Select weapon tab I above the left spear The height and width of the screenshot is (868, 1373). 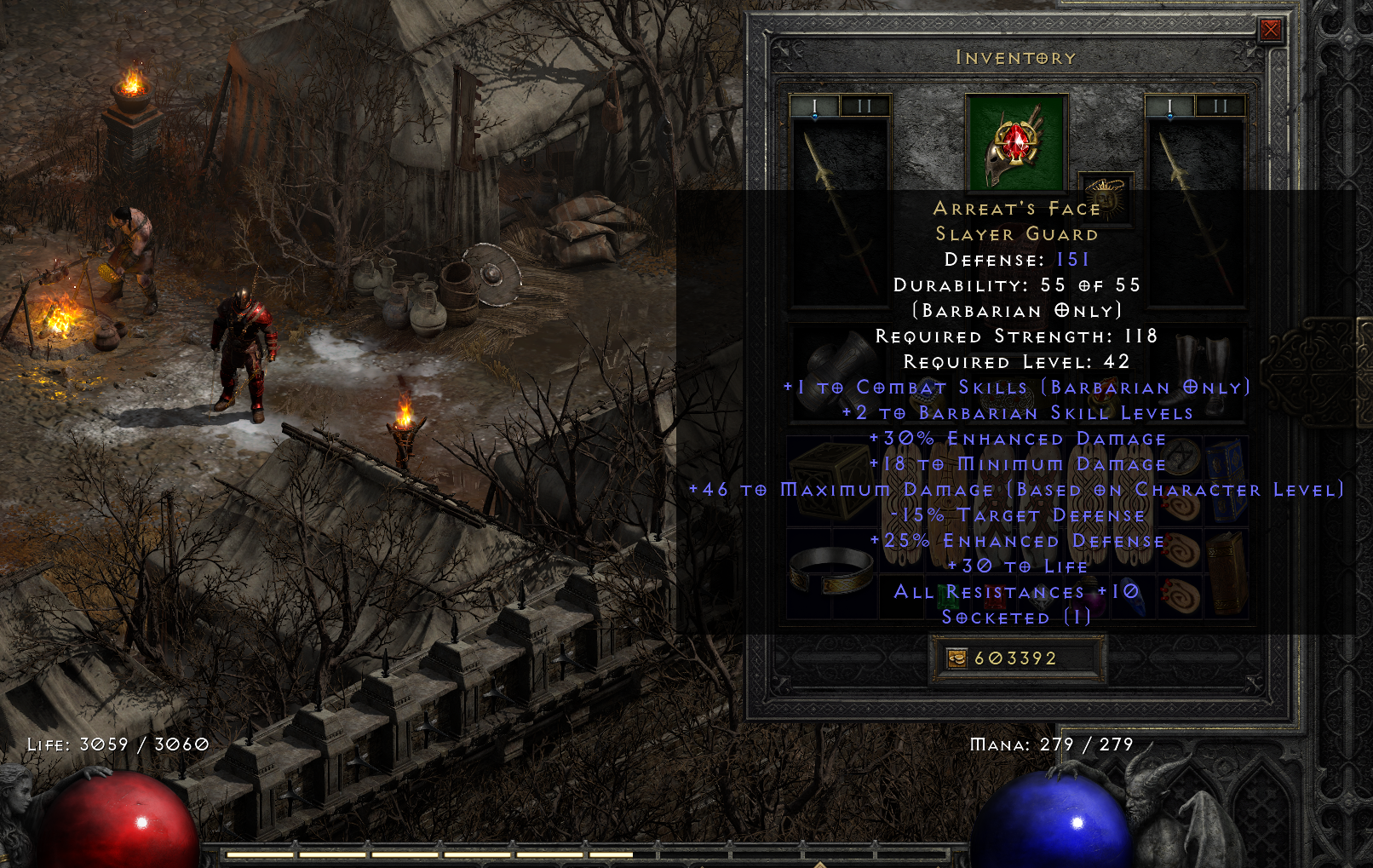pos(814,104)
